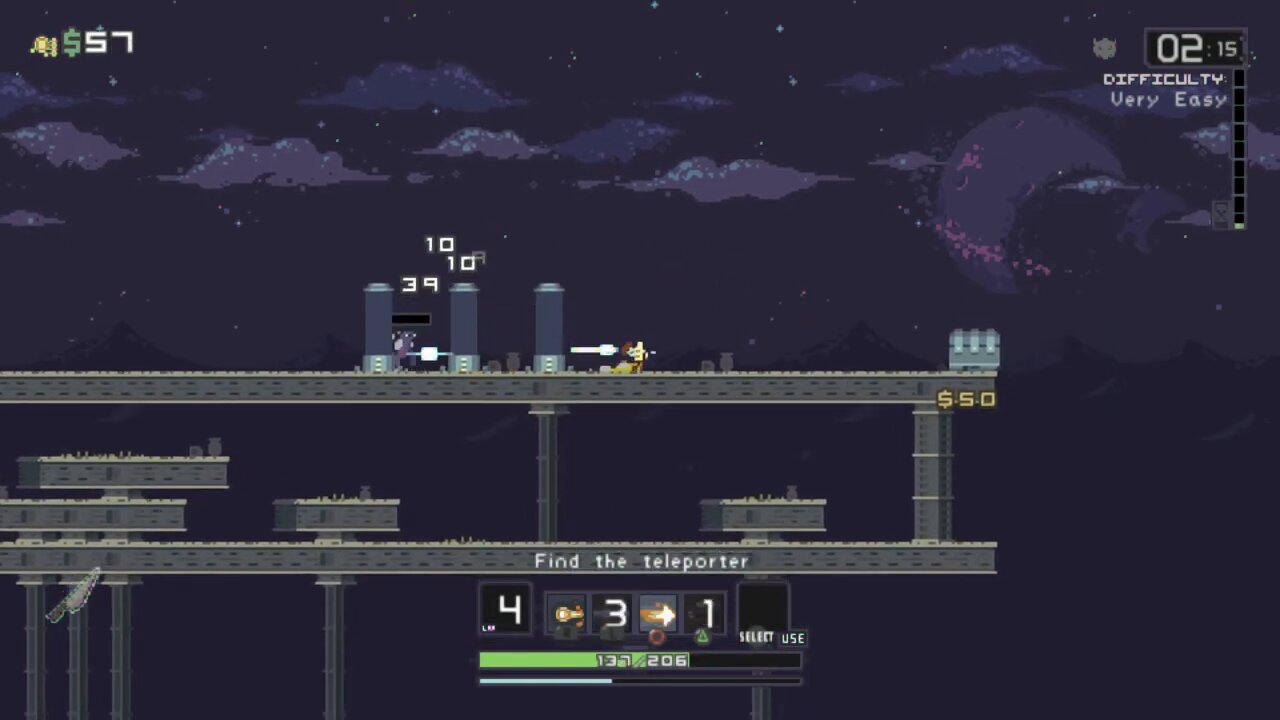The image size is (1280, 720).
Task: Activate the pistol shot primary skill
Action: [568, 612]
